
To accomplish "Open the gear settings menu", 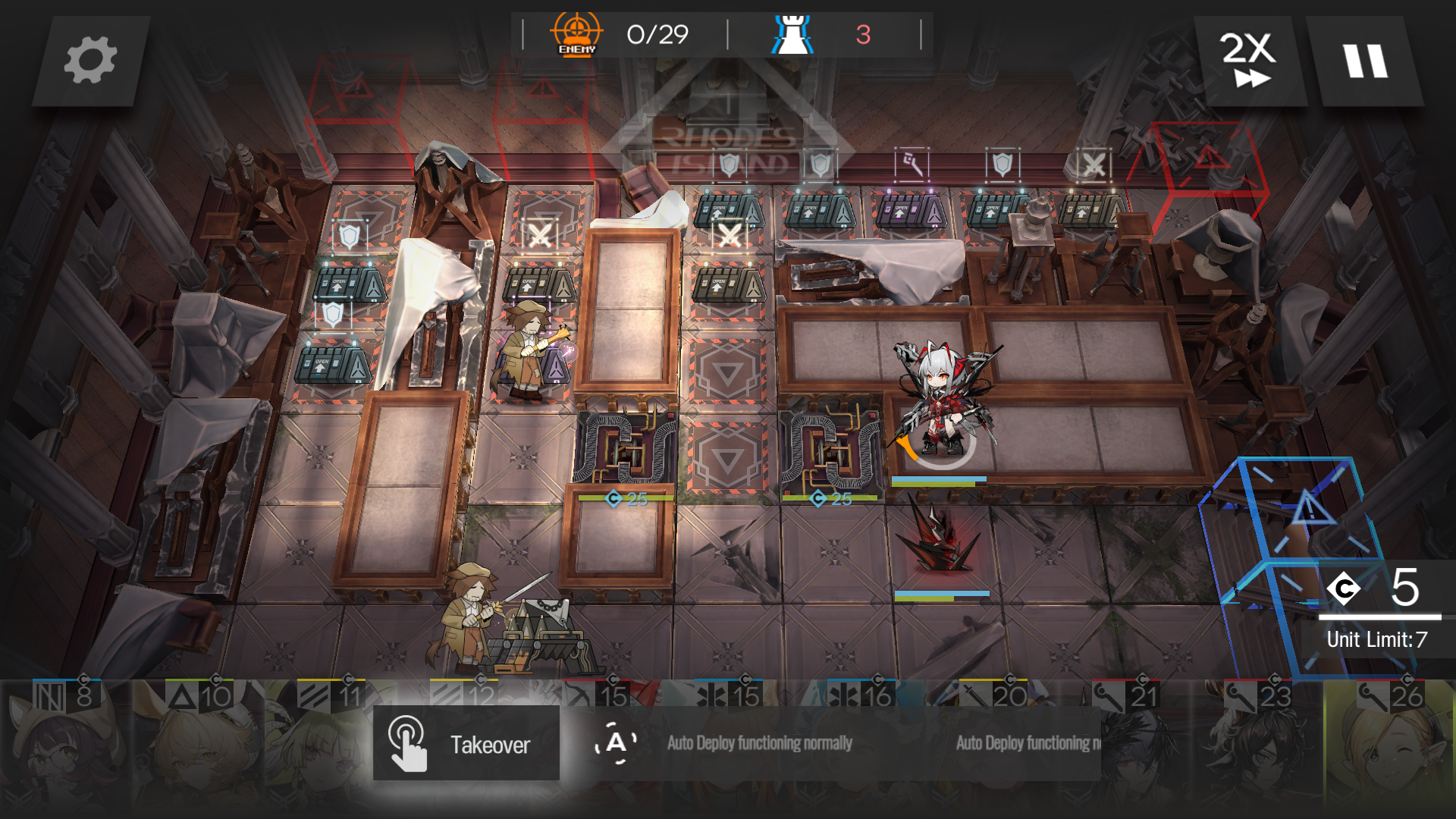I will [x=90, y=61].
